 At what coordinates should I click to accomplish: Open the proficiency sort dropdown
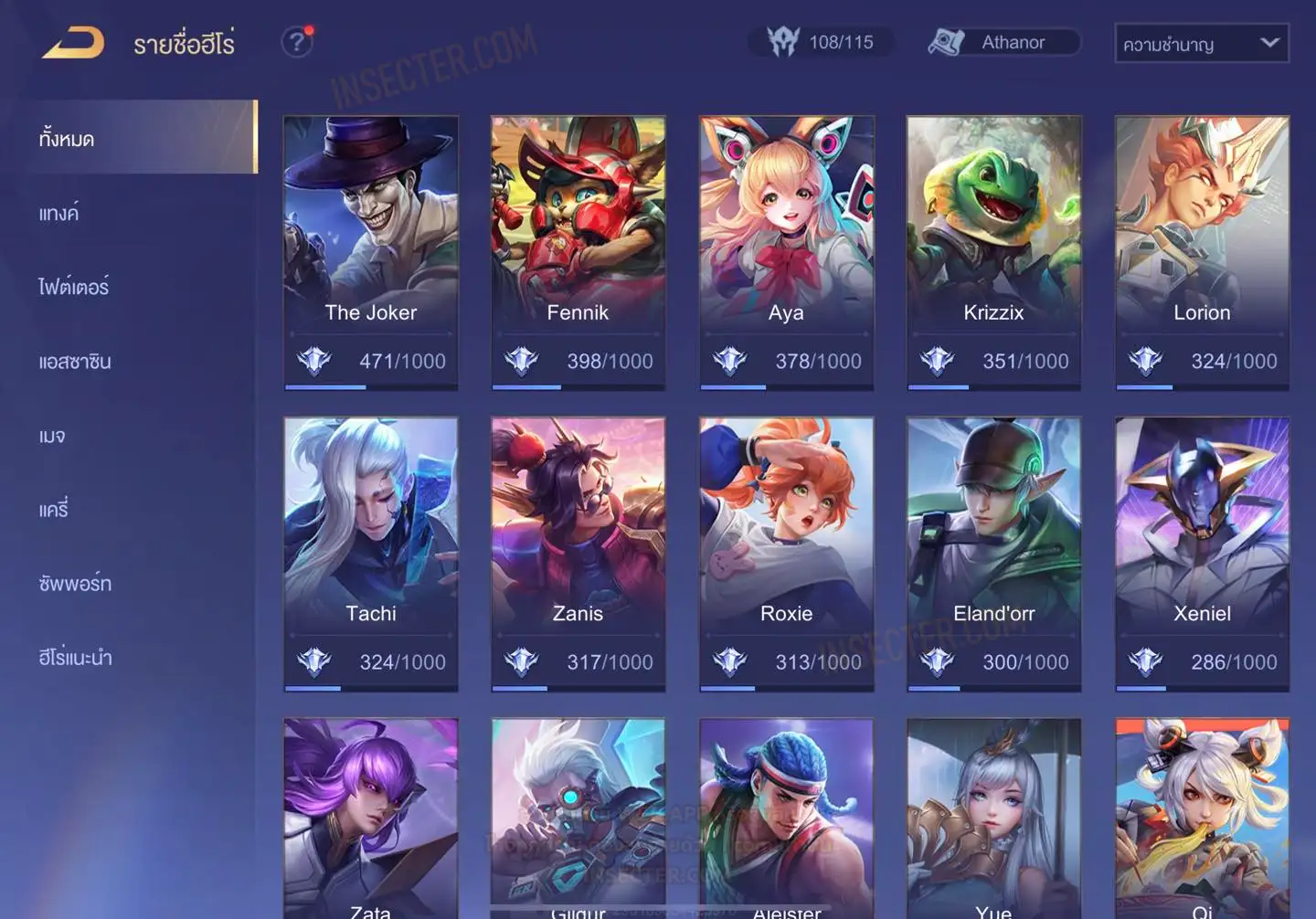point(1201,43)
